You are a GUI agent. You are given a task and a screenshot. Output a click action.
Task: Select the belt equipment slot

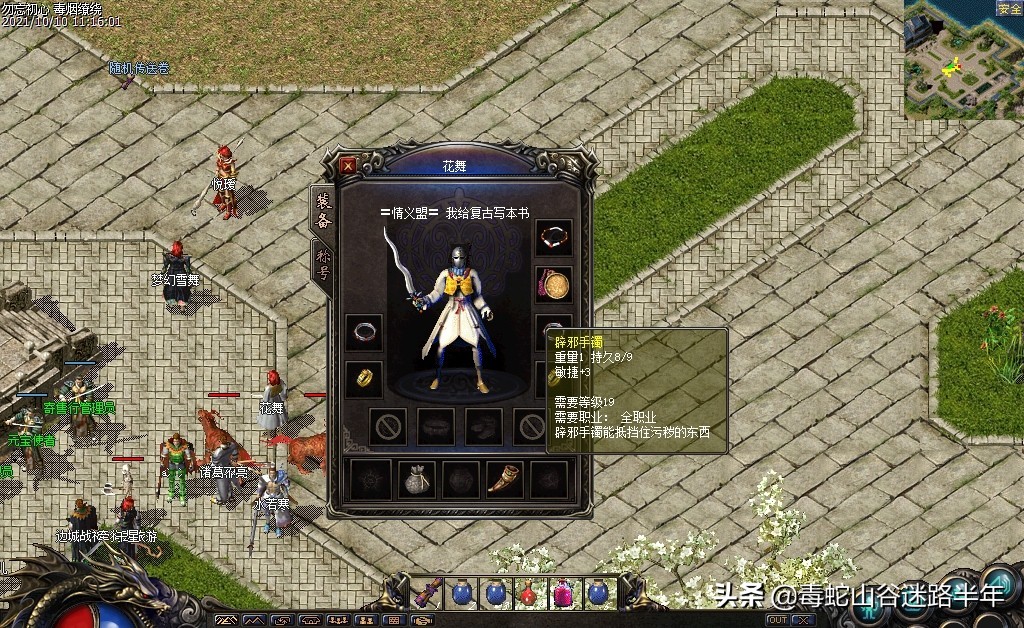click(436, 427)
